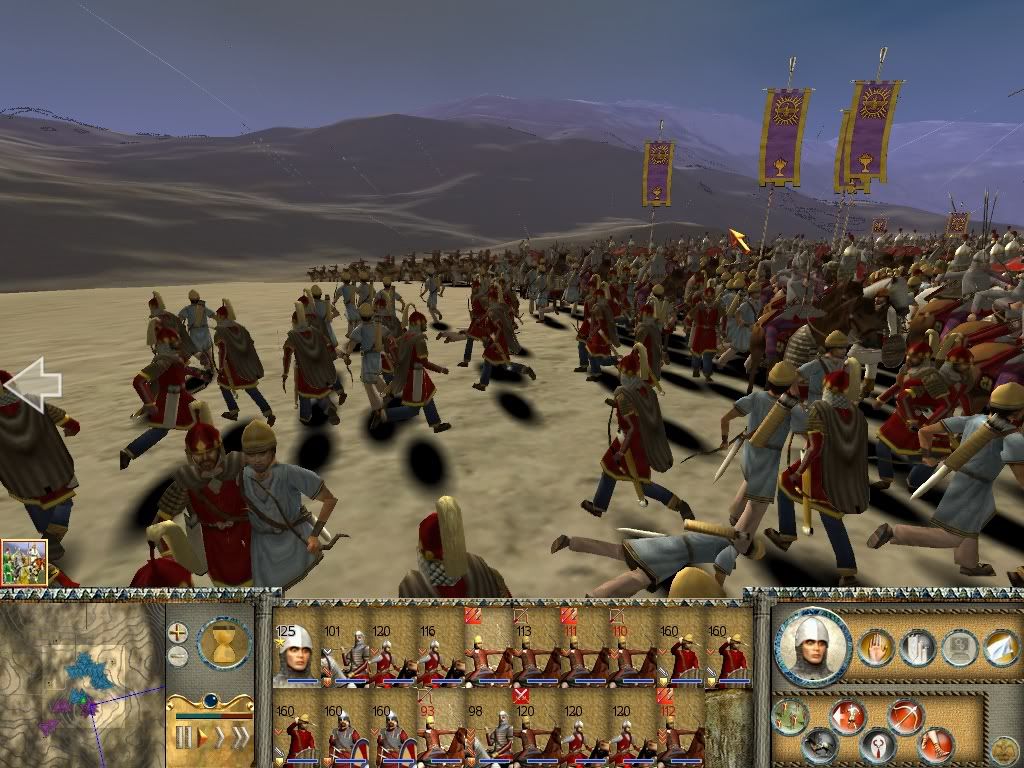The image size is (1024, 768).
Task: Set battle speed to triple-arrow fastest
Action: [x=241, y=738]
